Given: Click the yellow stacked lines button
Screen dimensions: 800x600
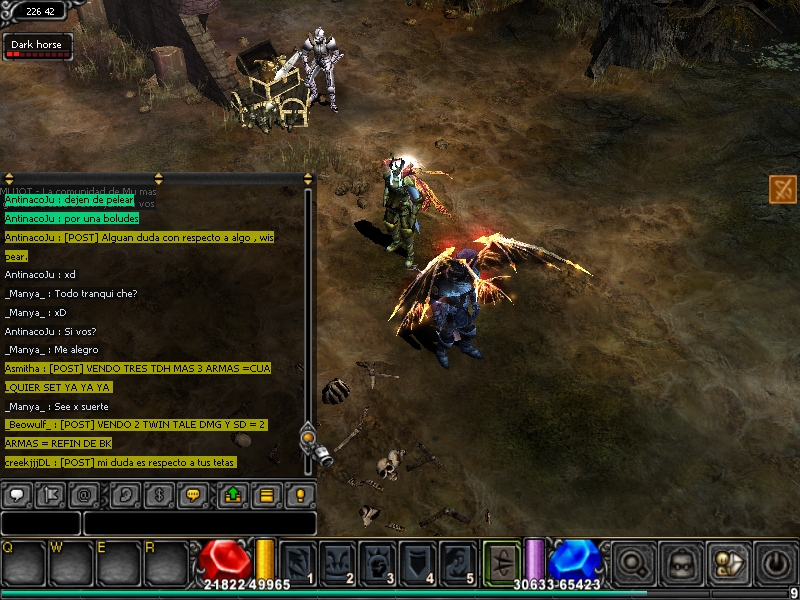Looking at the screenshot, I should pos(267,494).
